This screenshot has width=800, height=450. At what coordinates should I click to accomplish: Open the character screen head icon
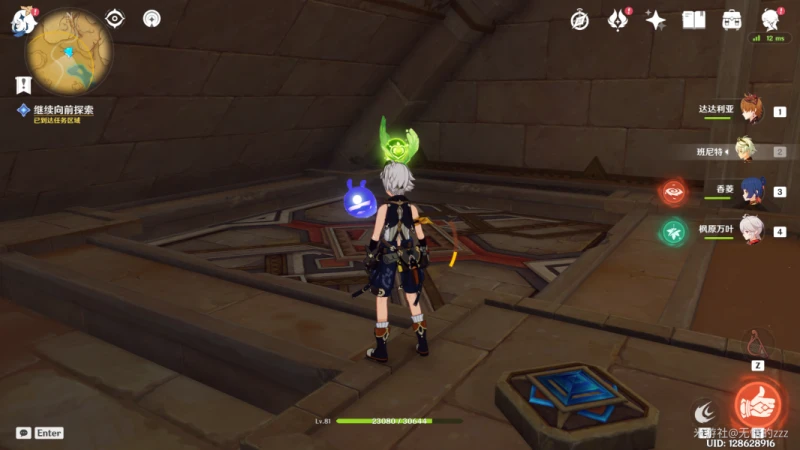click(x=770, y=19)
